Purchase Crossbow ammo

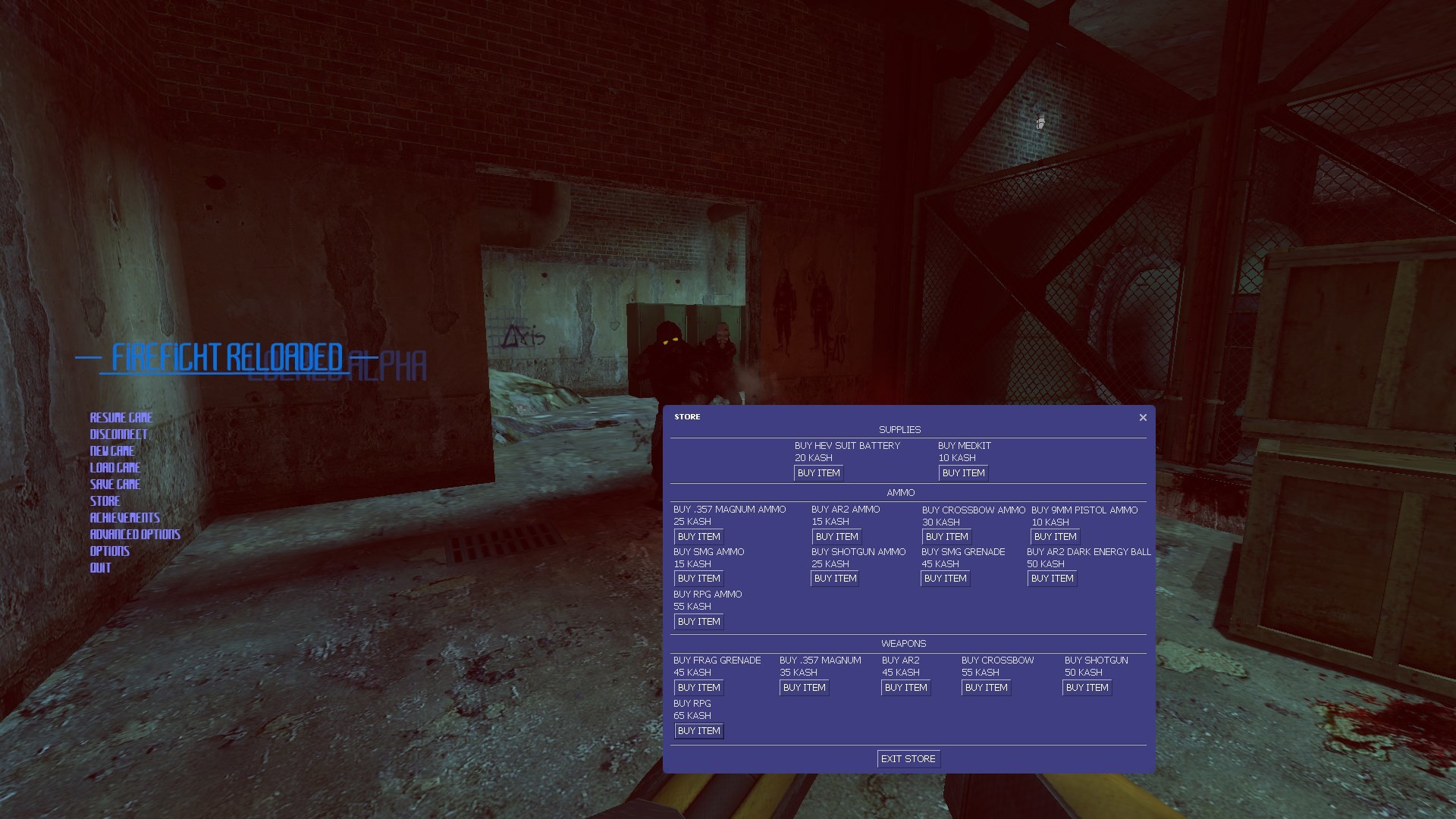(x=946, y=536)
